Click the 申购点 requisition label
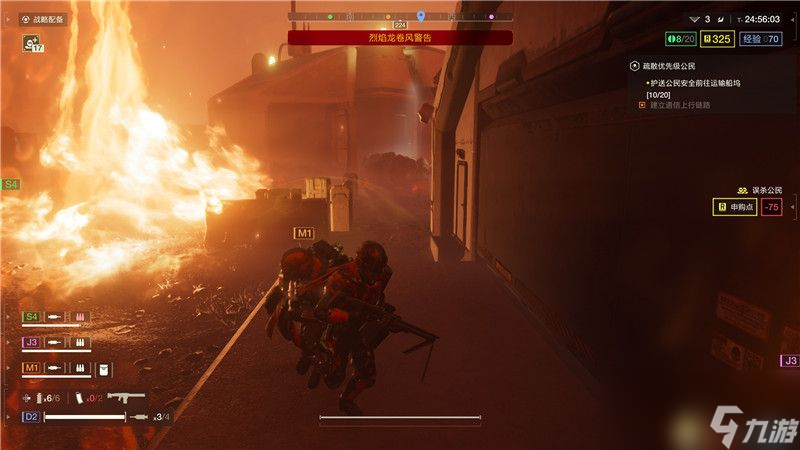The width and height of the screenshot is (800, 450). click(x=734, y=207)
